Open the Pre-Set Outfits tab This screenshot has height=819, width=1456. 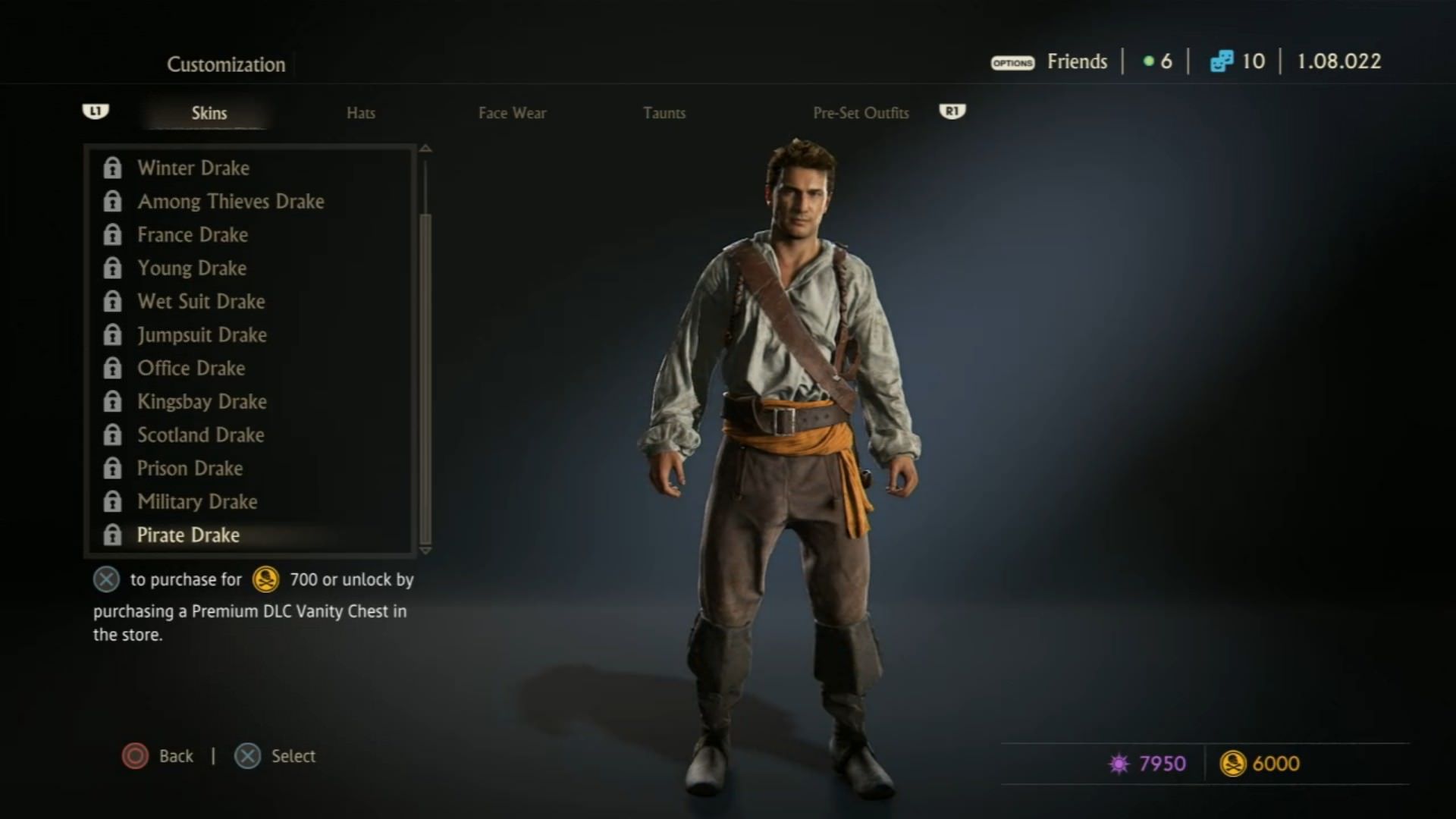click(x=861, y=113)
